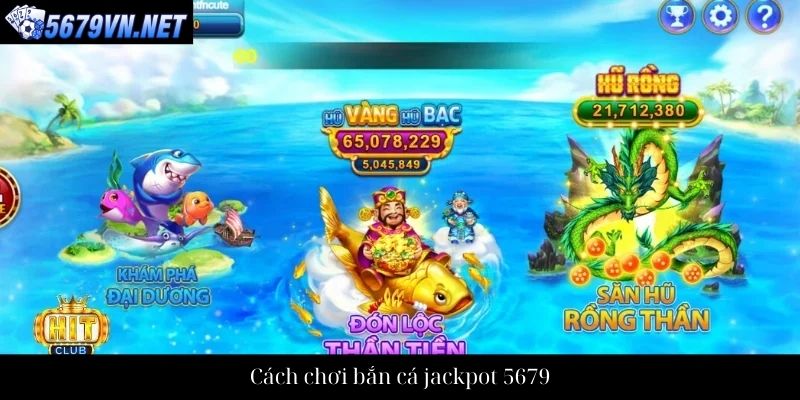Tap the HIT Club logo badge

coord(64,325)
